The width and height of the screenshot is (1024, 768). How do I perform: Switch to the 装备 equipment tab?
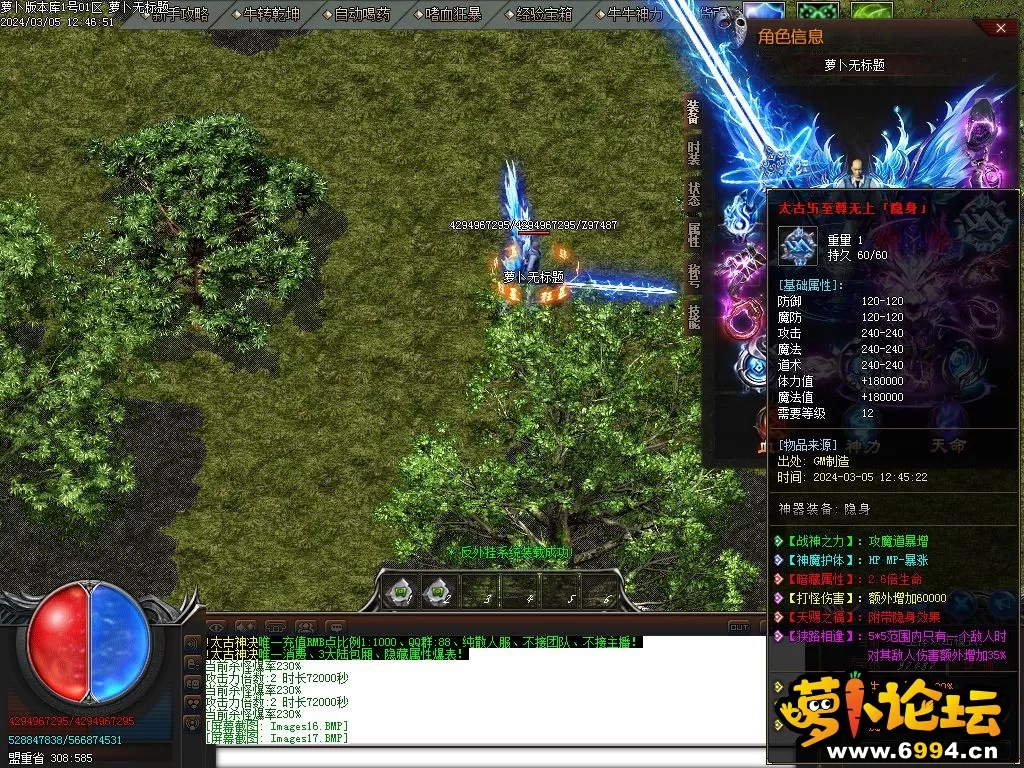(692, 112)
